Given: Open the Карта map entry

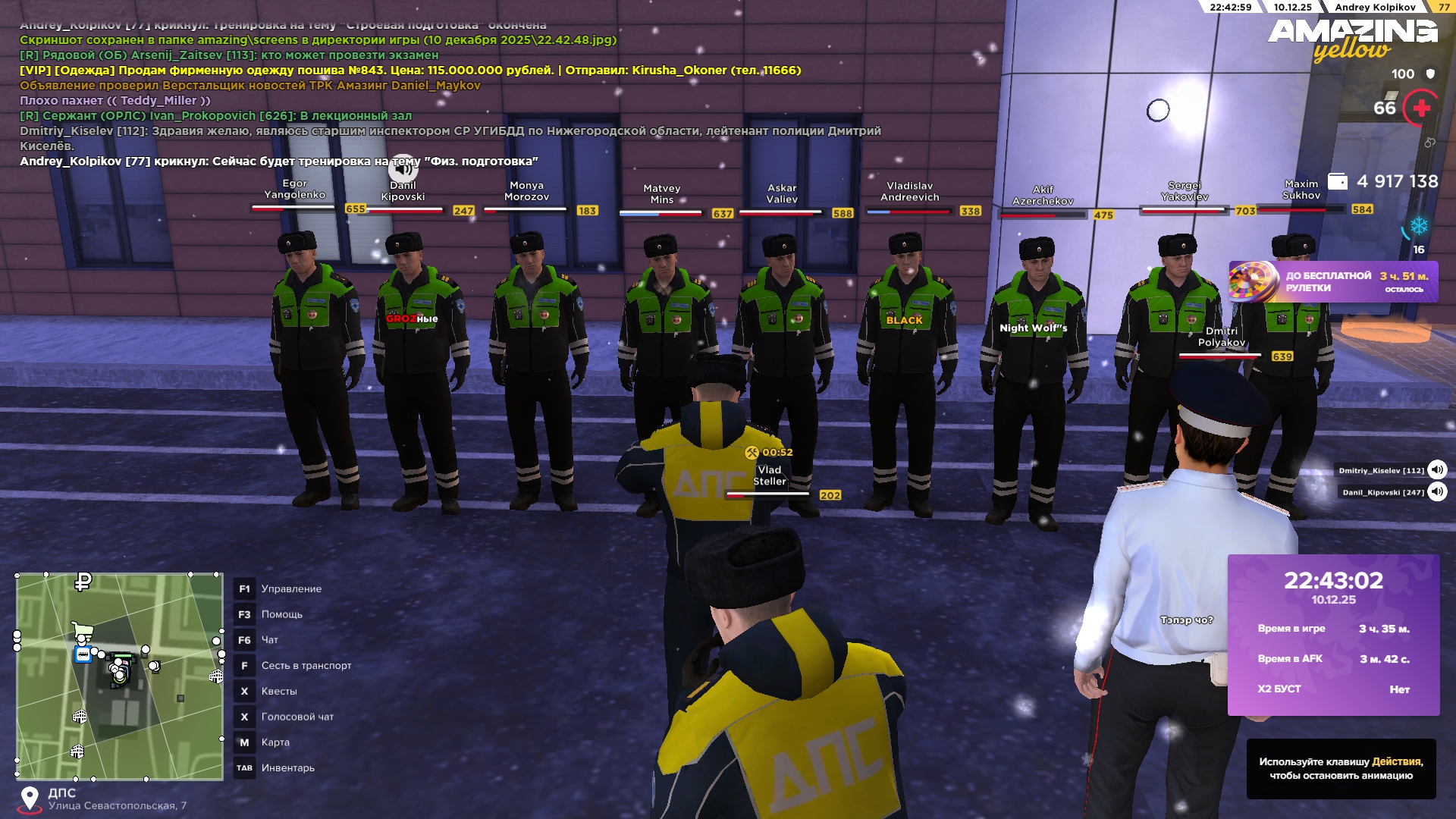Looking at the screenshot, I should coord(275,742).
